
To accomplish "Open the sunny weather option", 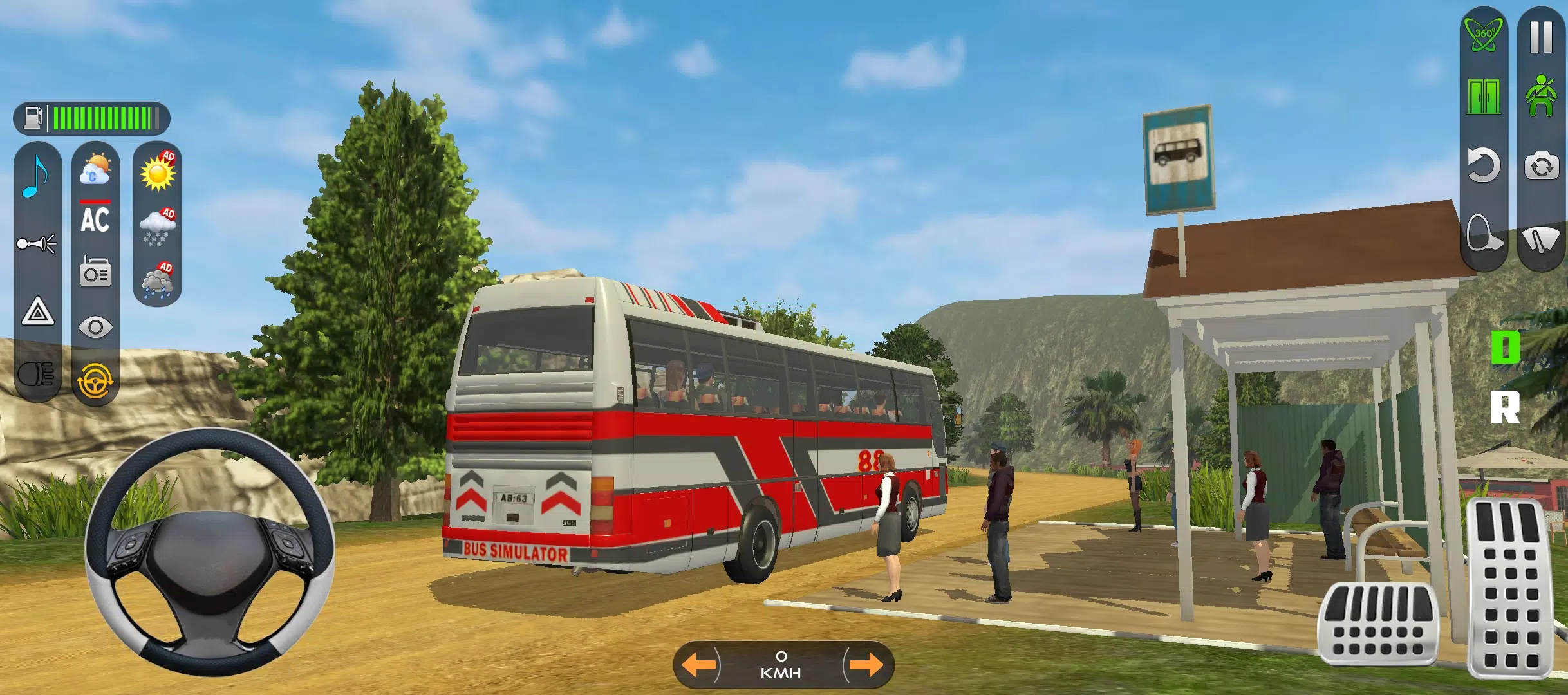I will click(x=159, y=172).
